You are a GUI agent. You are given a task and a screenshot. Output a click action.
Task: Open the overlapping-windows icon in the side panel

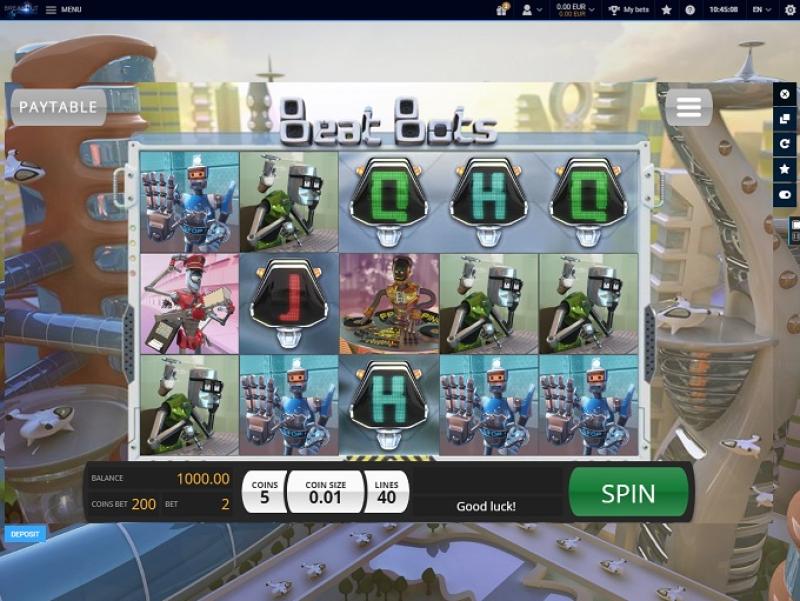[x=785, y=119]
